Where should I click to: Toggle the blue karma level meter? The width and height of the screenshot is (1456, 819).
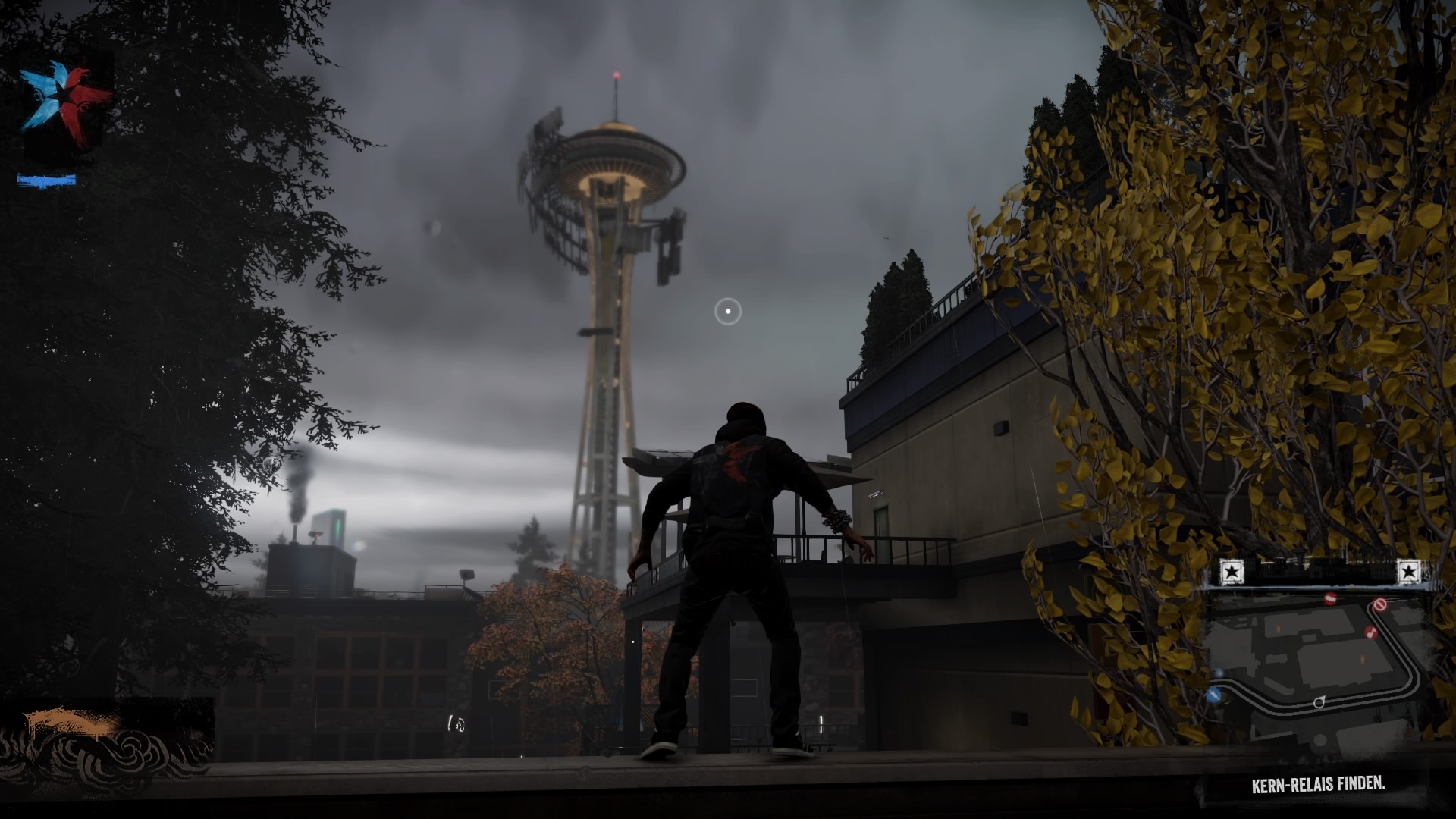point(45,180)
